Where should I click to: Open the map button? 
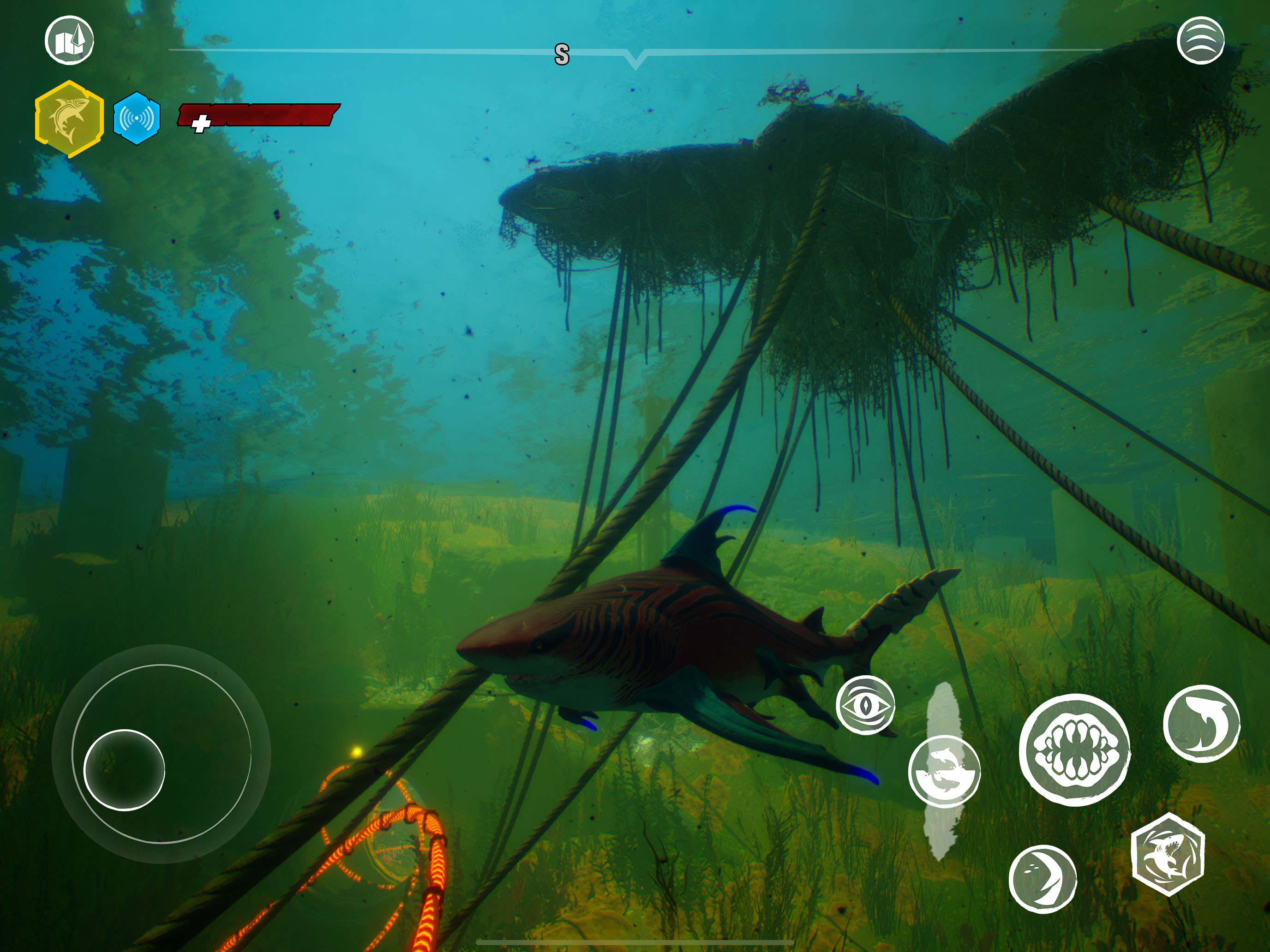coord(70,40)
